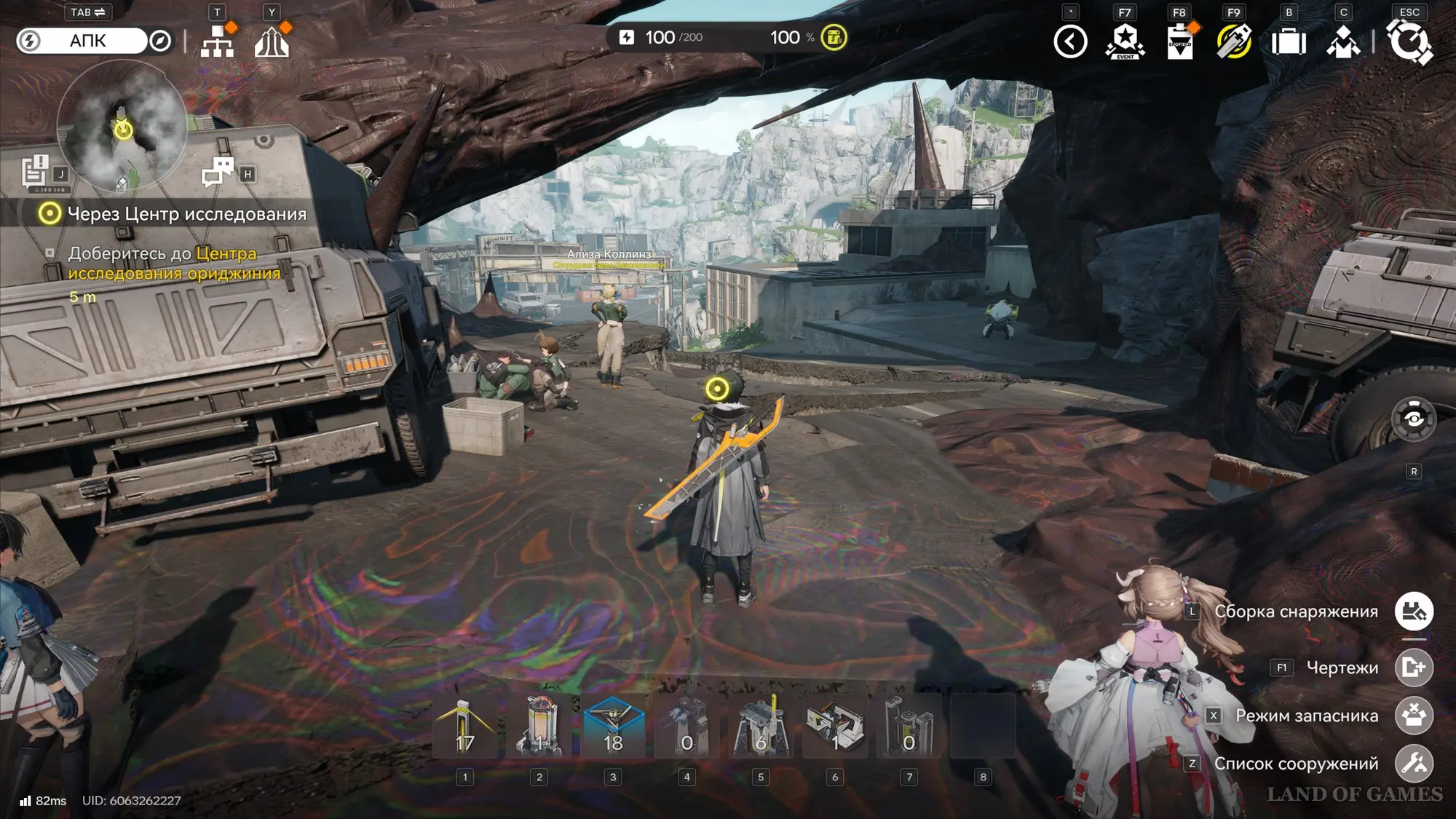Open the main system menu ring icon
Screen dimensions: 1456x819
point(1409,41)
